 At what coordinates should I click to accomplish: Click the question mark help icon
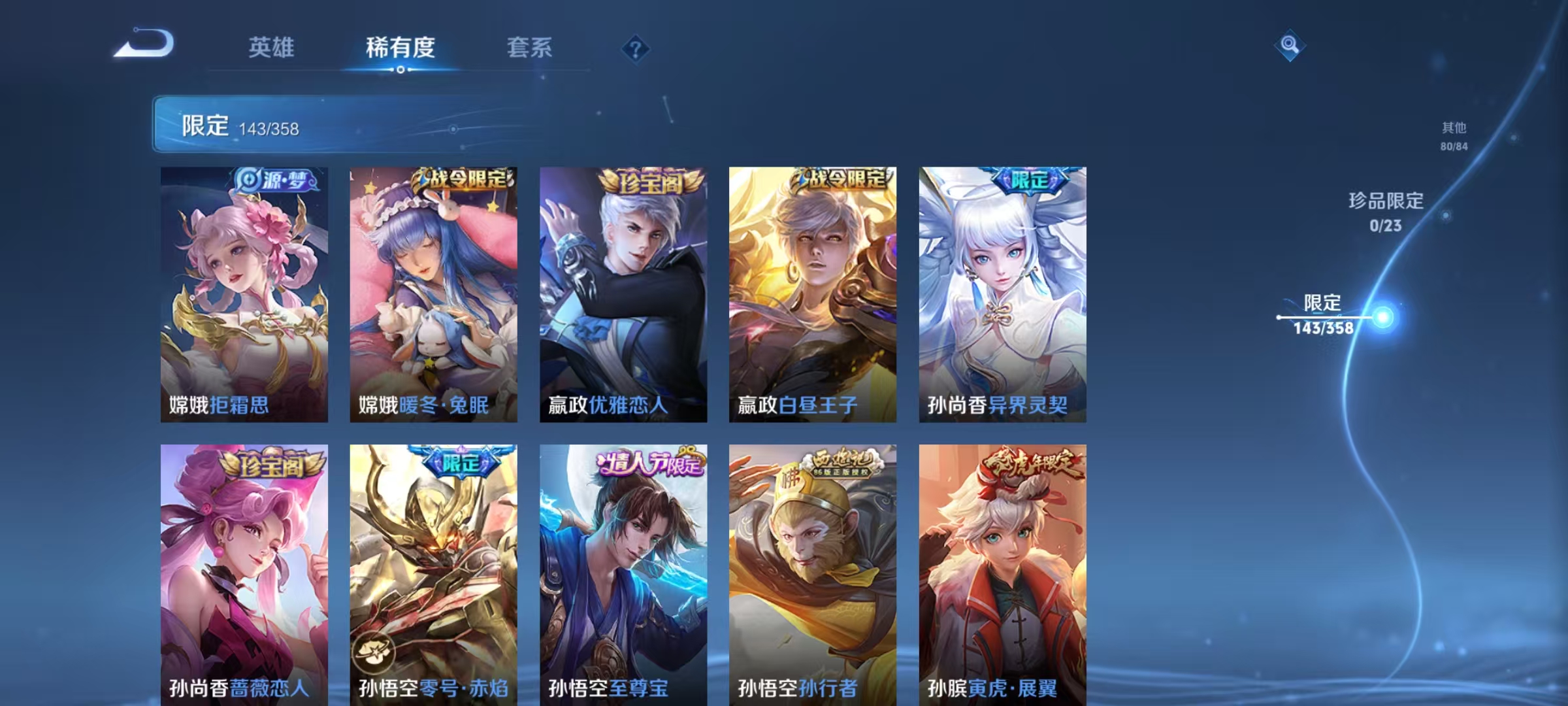click(636, 48)
